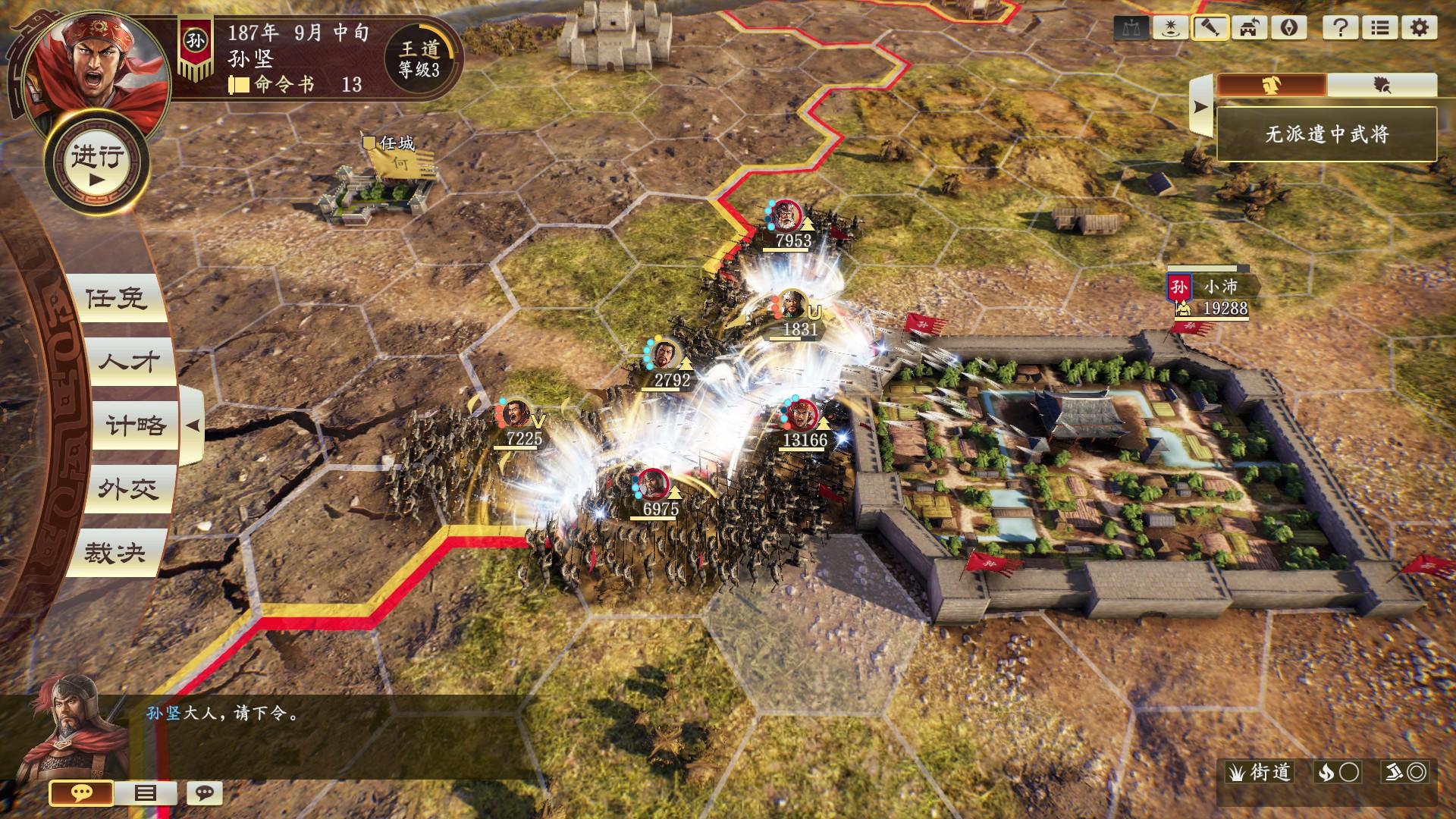
Task: Select the 小沛 city label
Action: click(x=1220, y=287)
